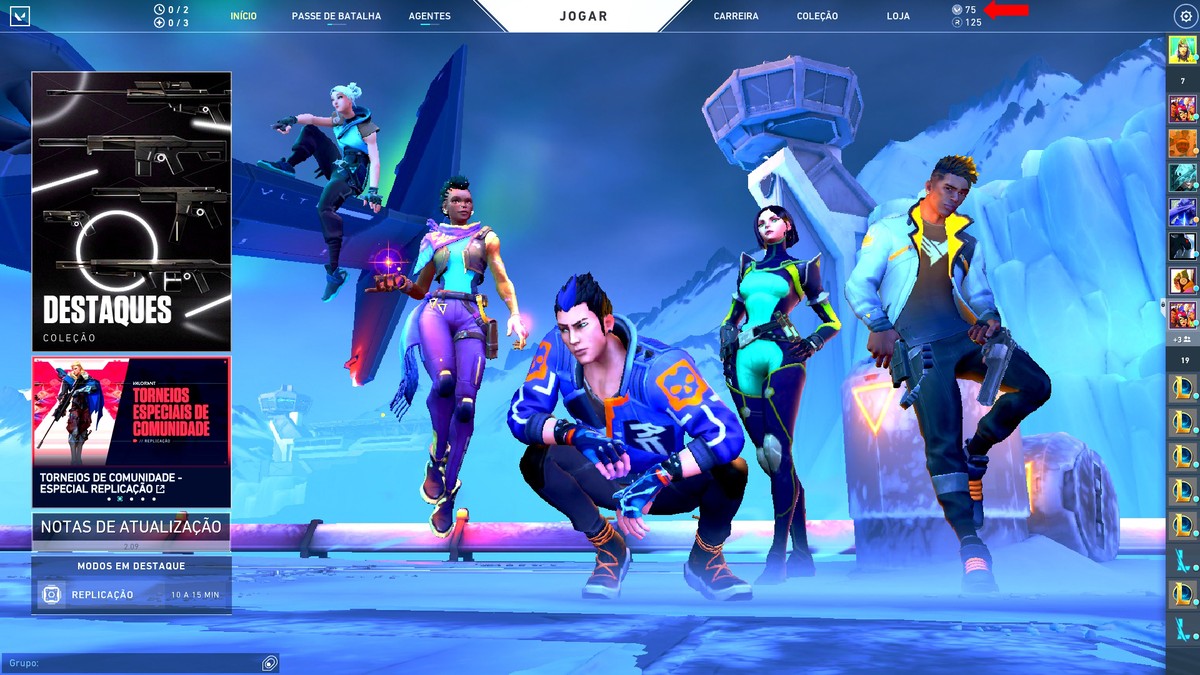The height and width of the screenshot is (675, 1200).
Task: Open the CARREIRA tab
Action: click(736, 16)
